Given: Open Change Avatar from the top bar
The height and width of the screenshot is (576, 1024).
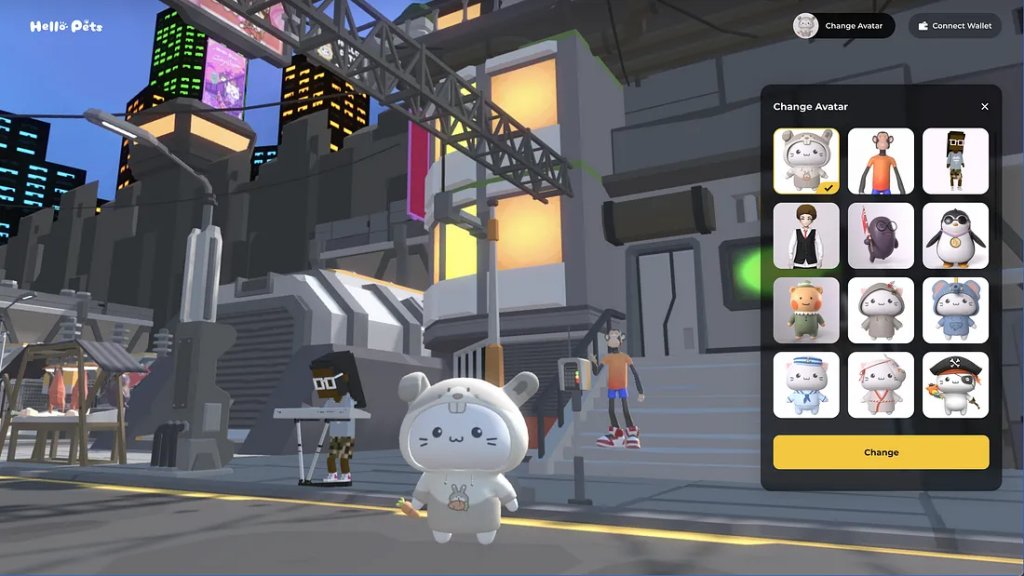Looking at the screenshot, I should [843, 26].
